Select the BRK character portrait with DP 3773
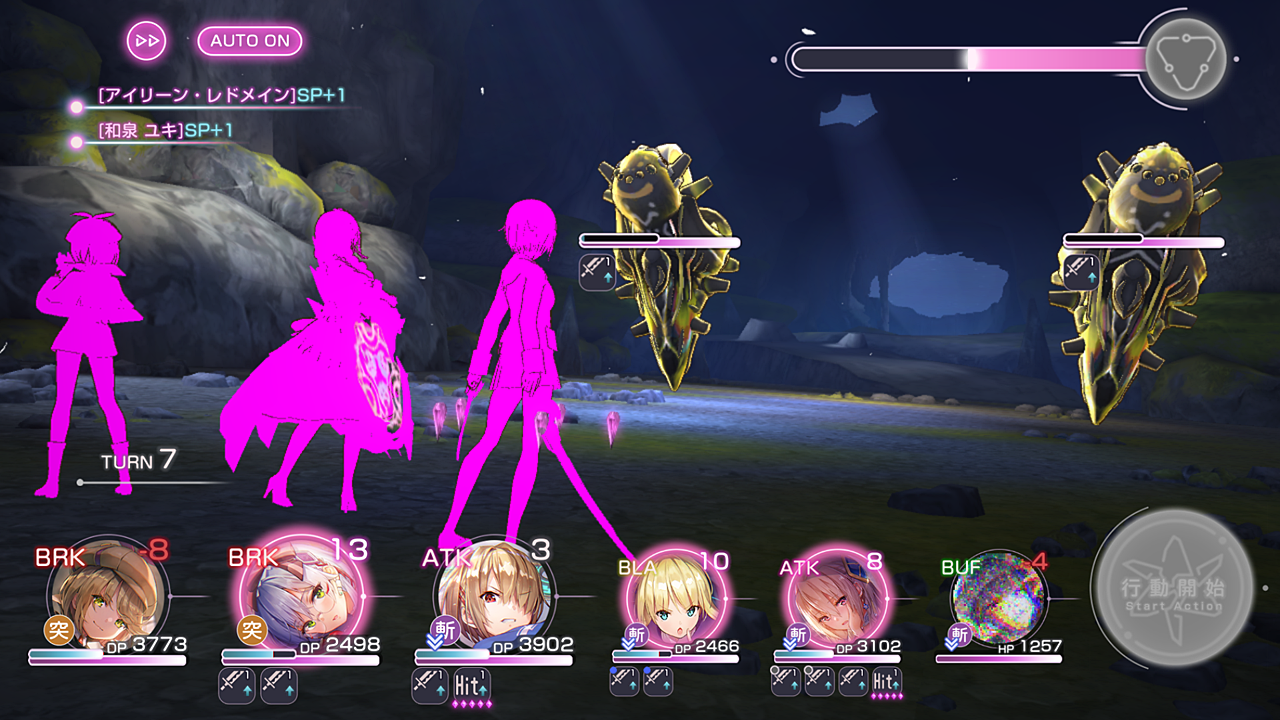The width and height of the screenshot is (1280, 720). [x=103, y=597]
